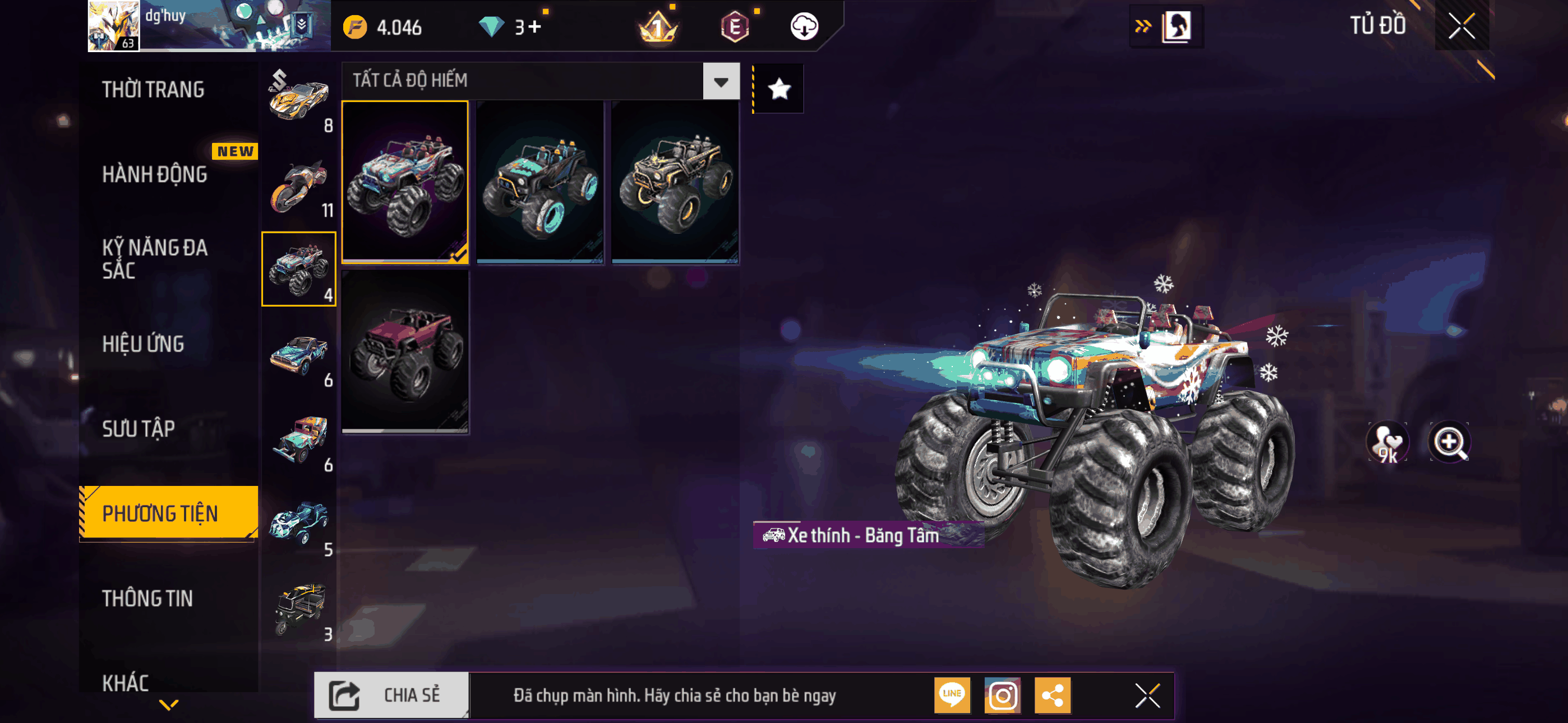Select the Kỹ Năng Đa Sắc category

tap(155, 258)
